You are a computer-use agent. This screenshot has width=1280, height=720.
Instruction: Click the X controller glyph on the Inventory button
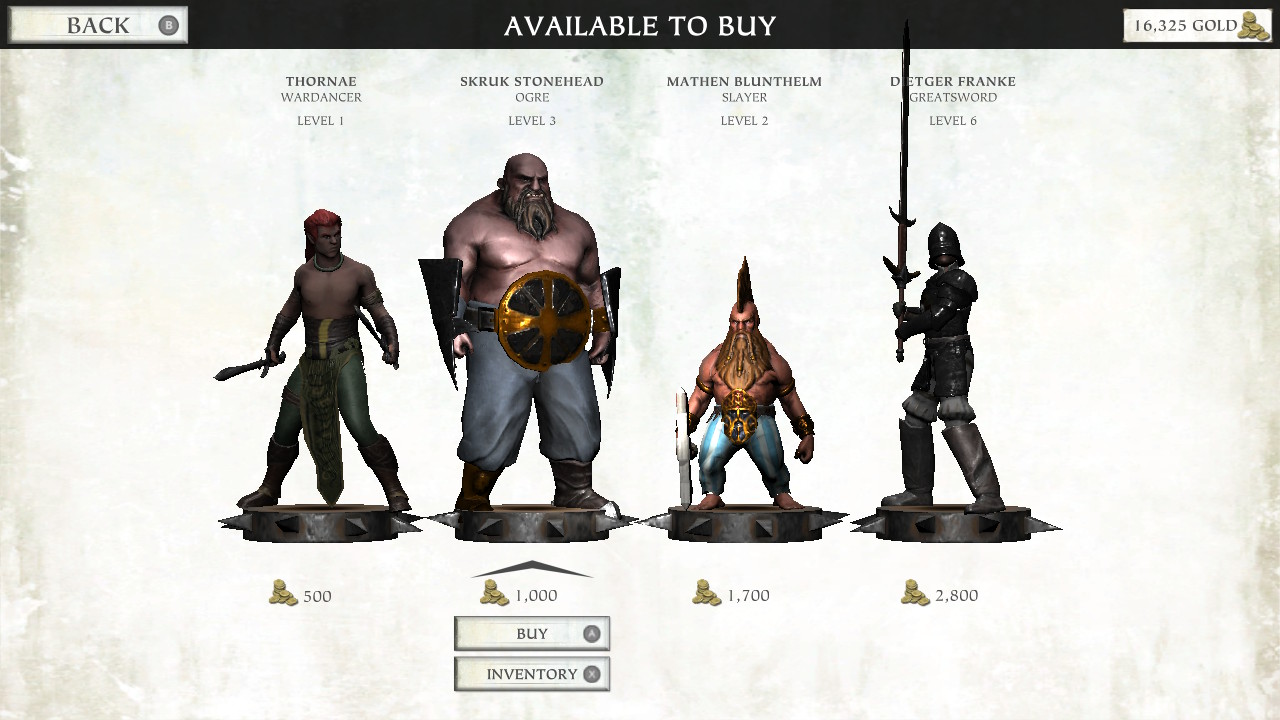point(590,673)
